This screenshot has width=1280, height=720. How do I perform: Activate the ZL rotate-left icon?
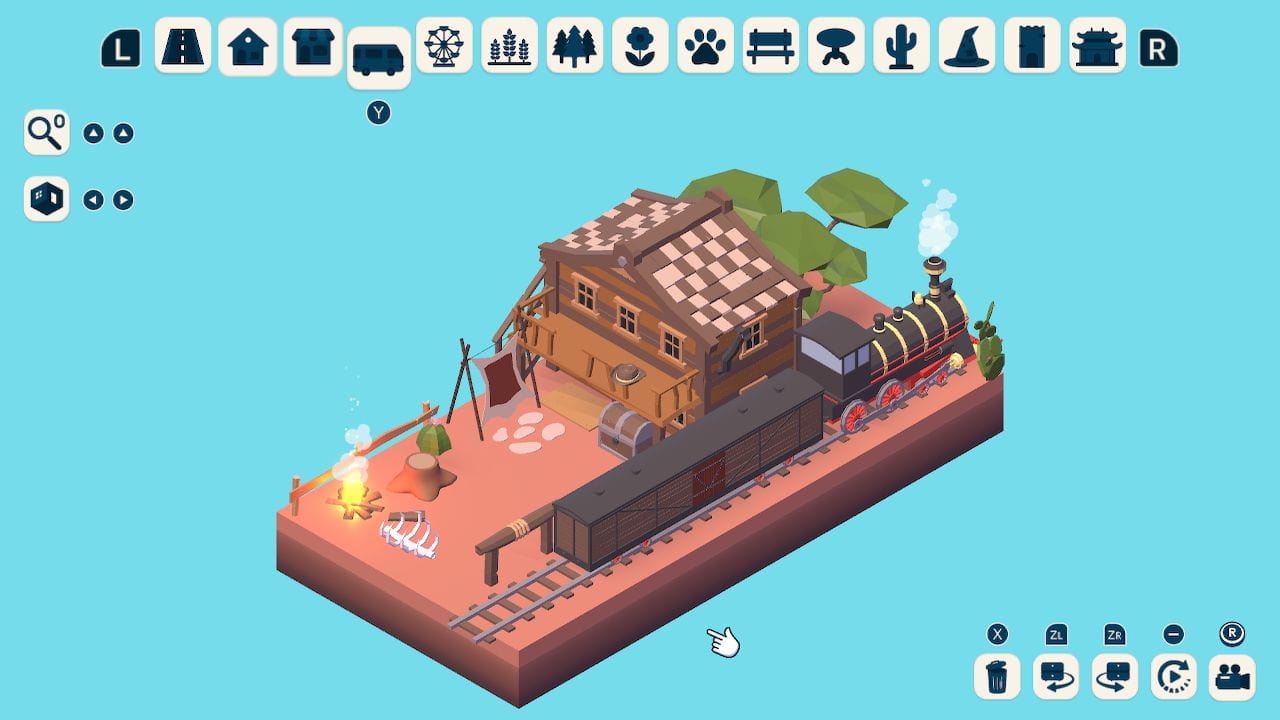(1055, 677)
